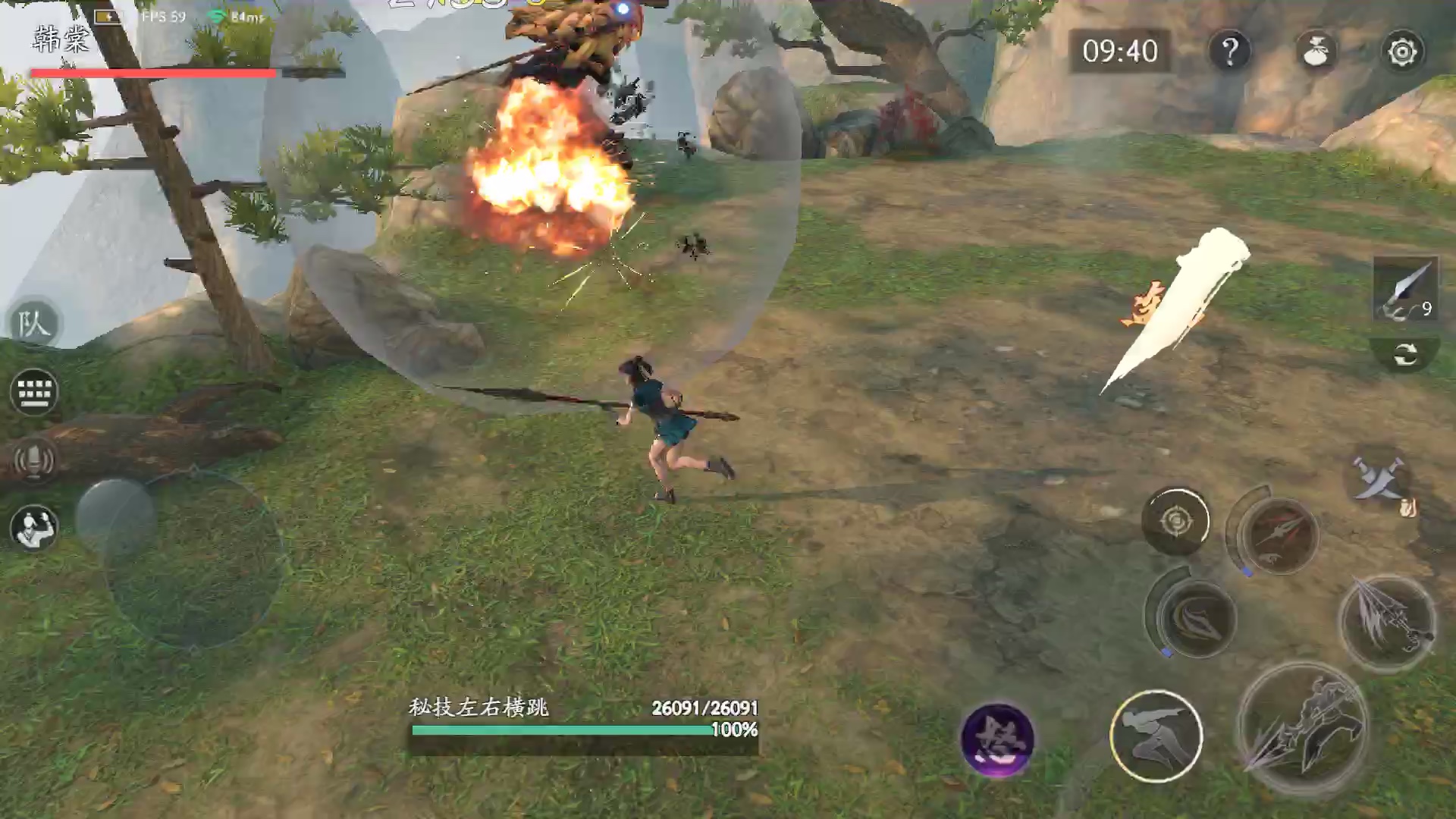This screenshot has width=1456, height=819.
Task: Toggle the microphone voice chat
Action: click(x=33, y=460)
